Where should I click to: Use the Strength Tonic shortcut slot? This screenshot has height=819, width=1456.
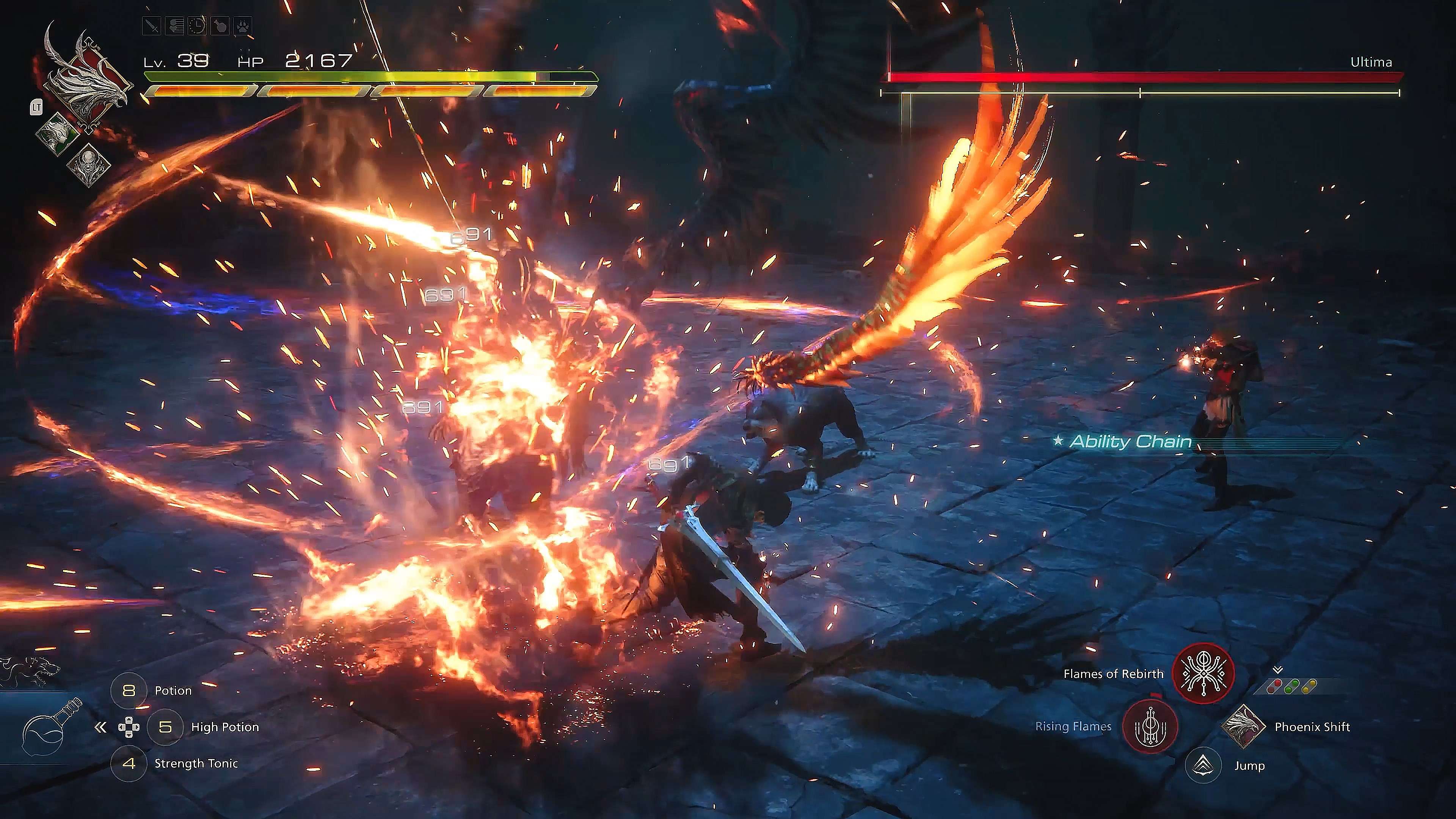(x=129, y=764)
